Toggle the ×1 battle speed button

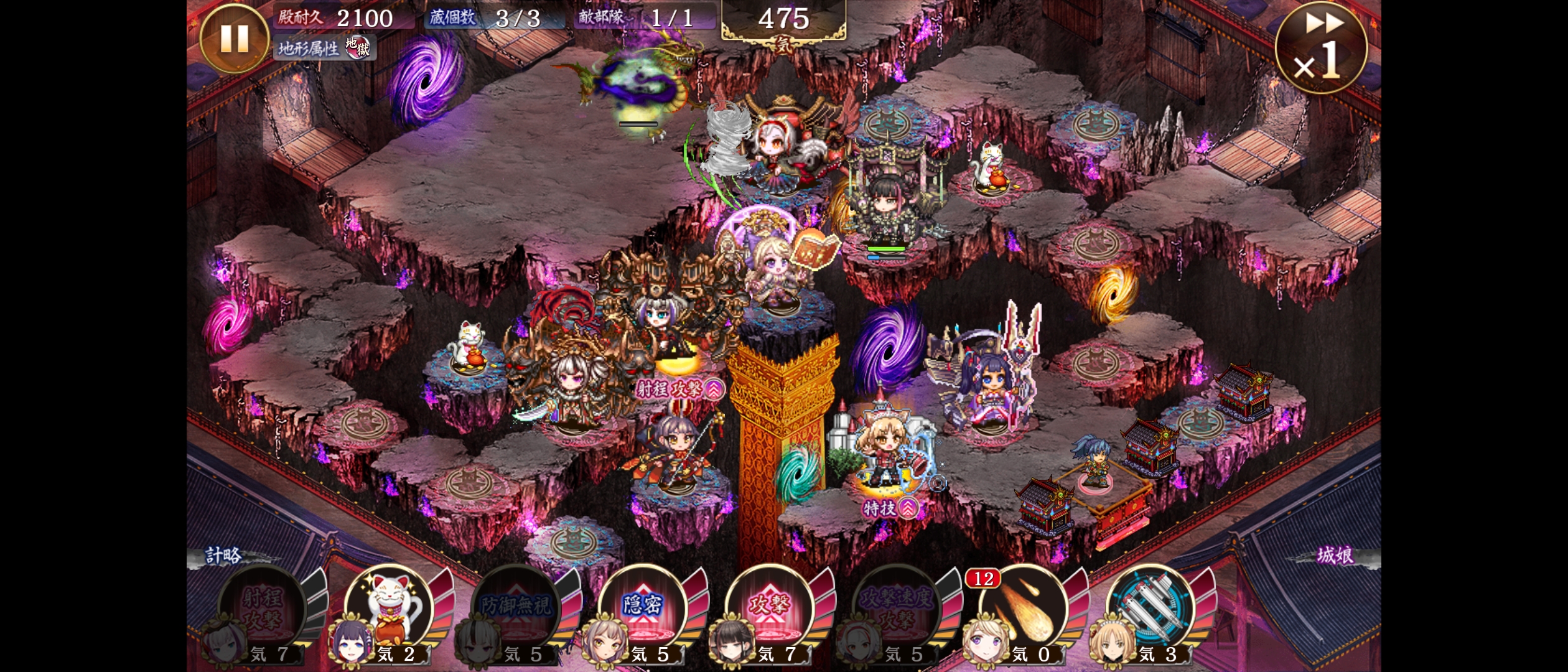1320,49
